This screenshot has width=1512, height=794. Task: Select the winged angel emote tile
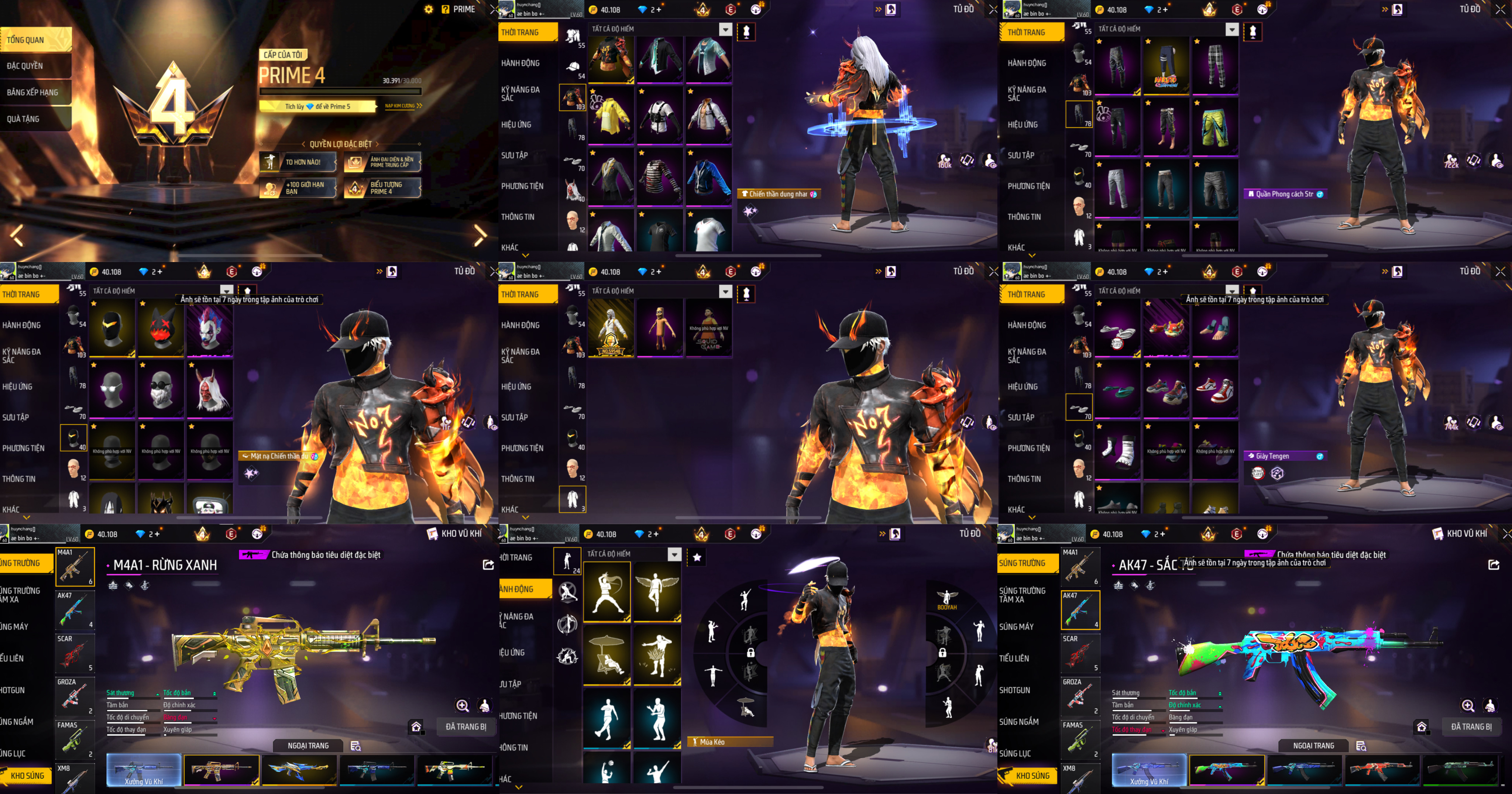tap(657, 592)
